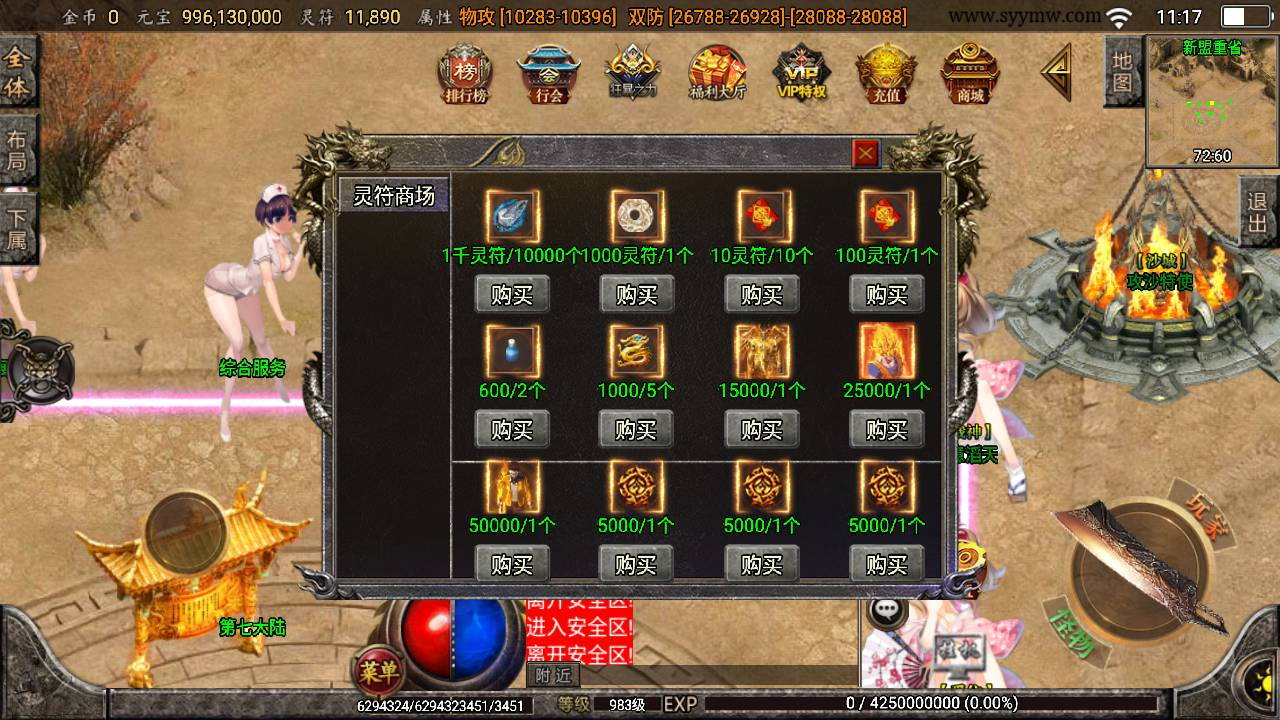Purchase the 25000/1个 flame warrior item
Screen dimensions: 1280x720
pos(886,430)
